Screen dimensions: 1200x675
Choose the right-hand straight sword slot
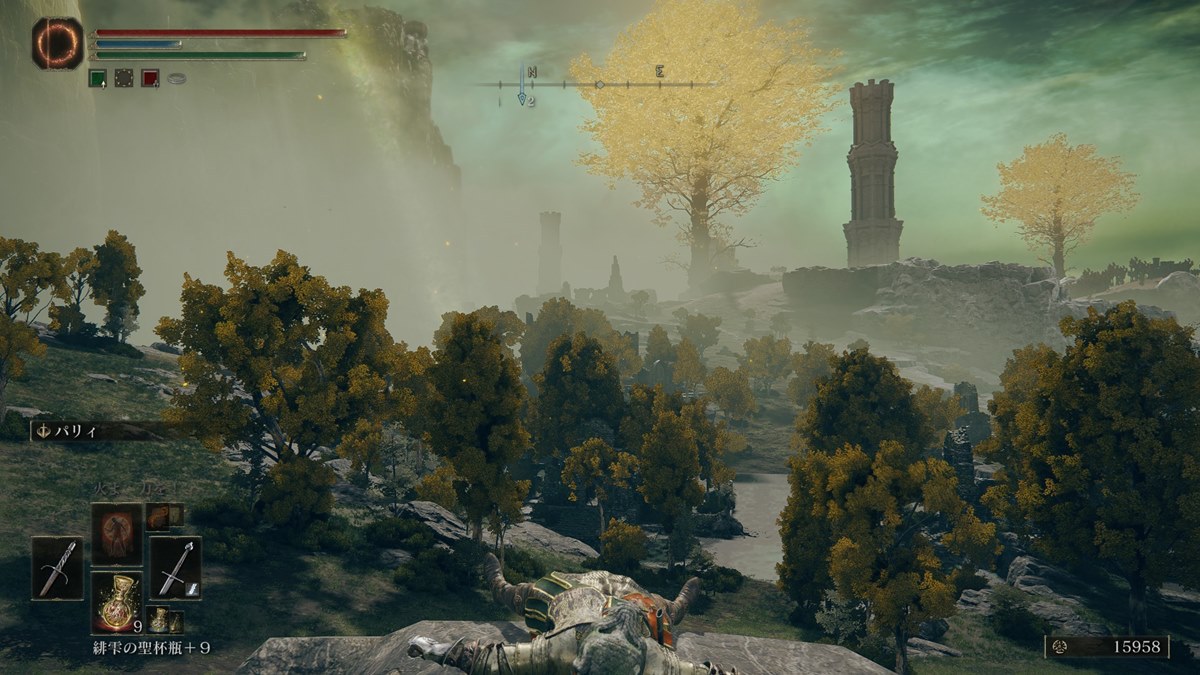(x=175, y=568)
